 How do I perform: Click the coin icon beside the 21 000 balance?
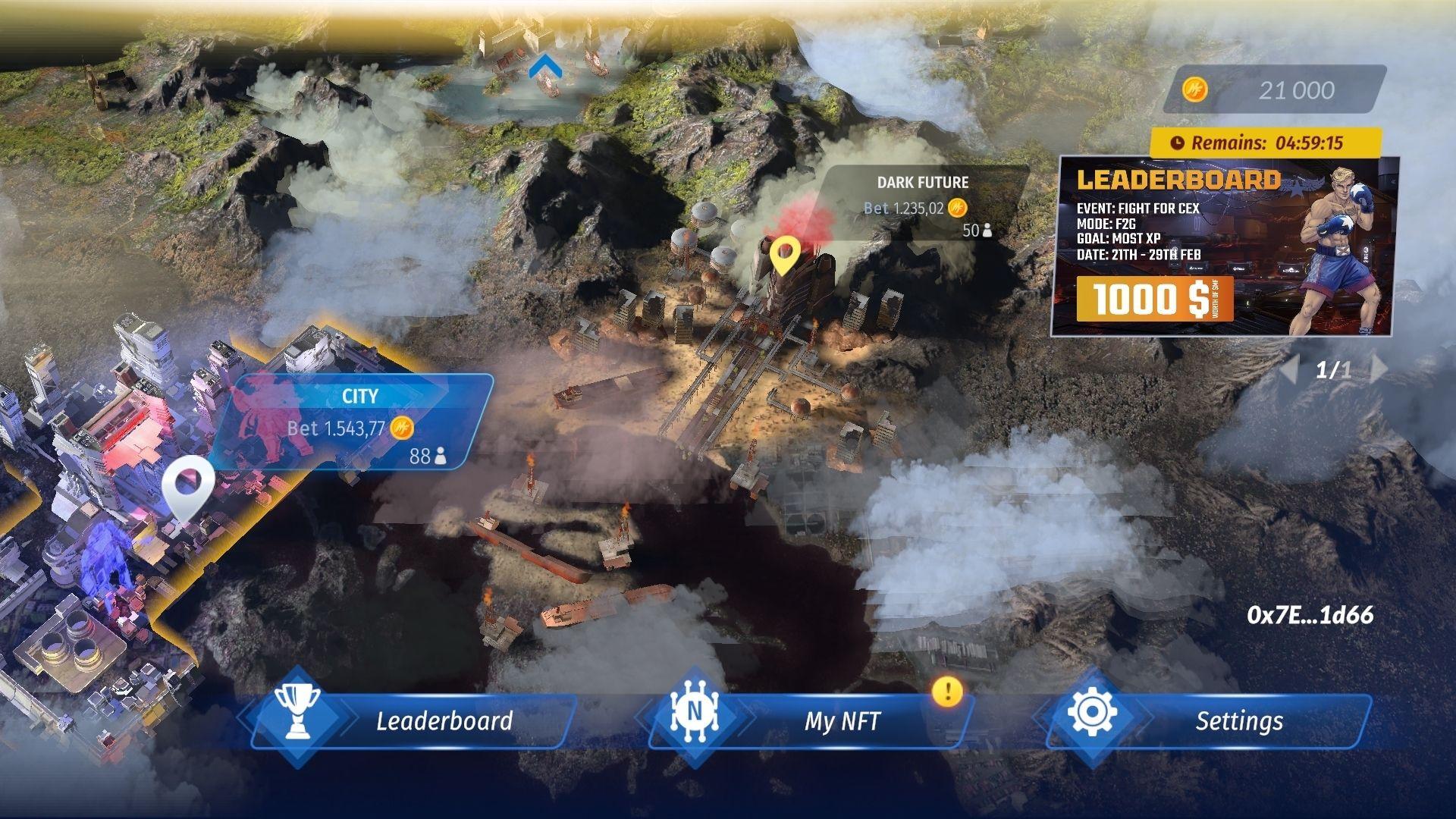coord(1194,89)
